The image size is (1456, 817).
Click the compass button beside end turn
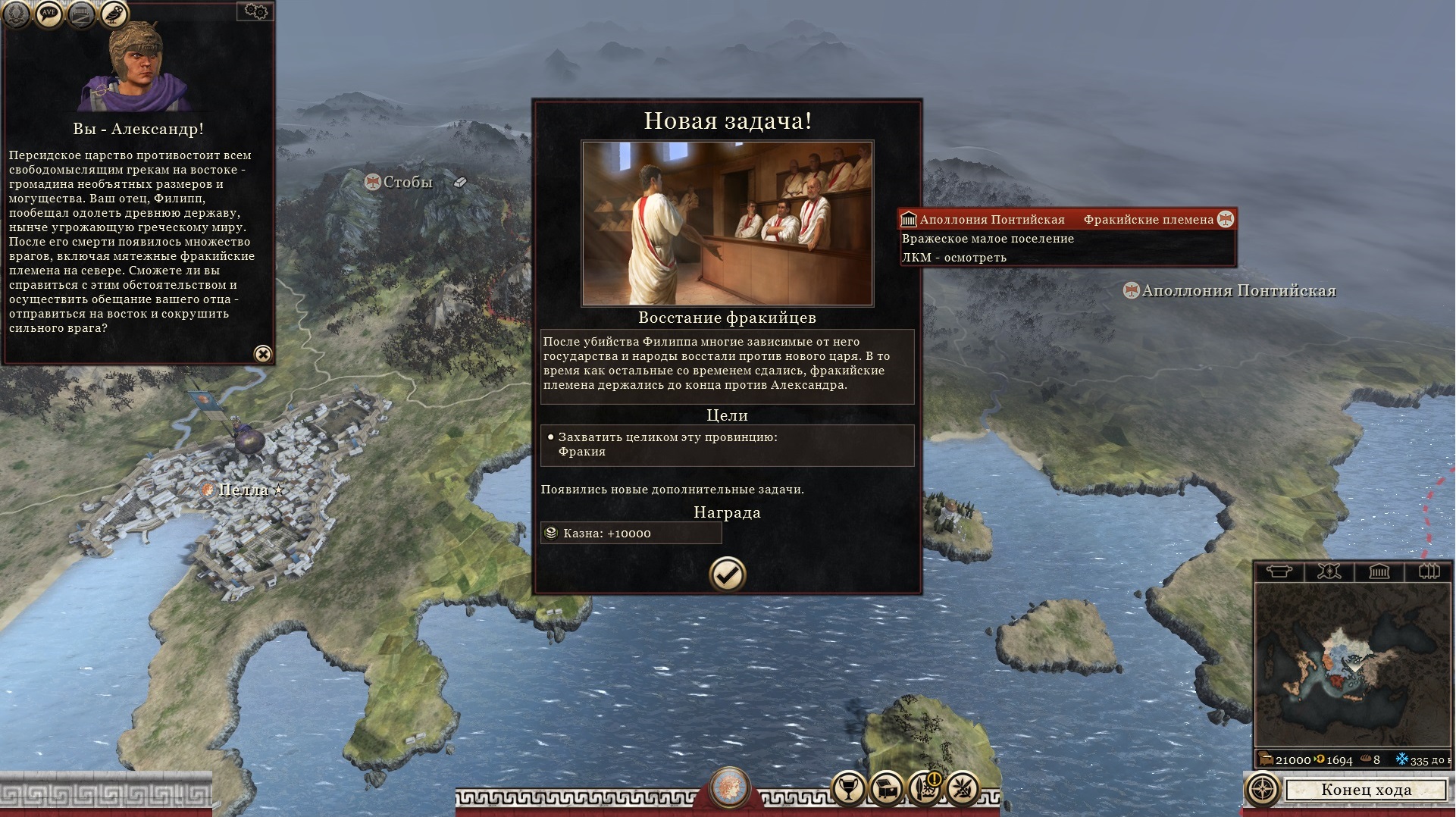coord(1262,789)
